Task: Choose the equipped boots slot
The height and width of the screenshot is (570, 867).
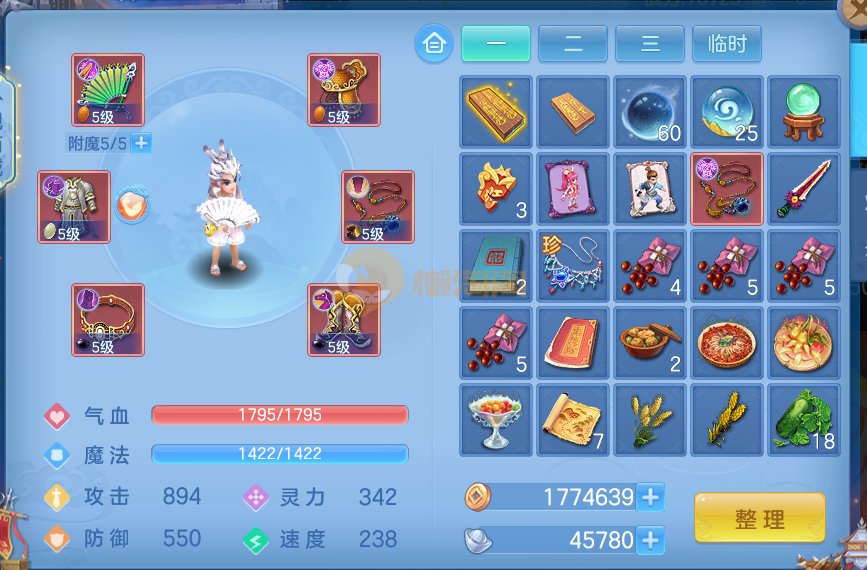Action: click(343, 320)
